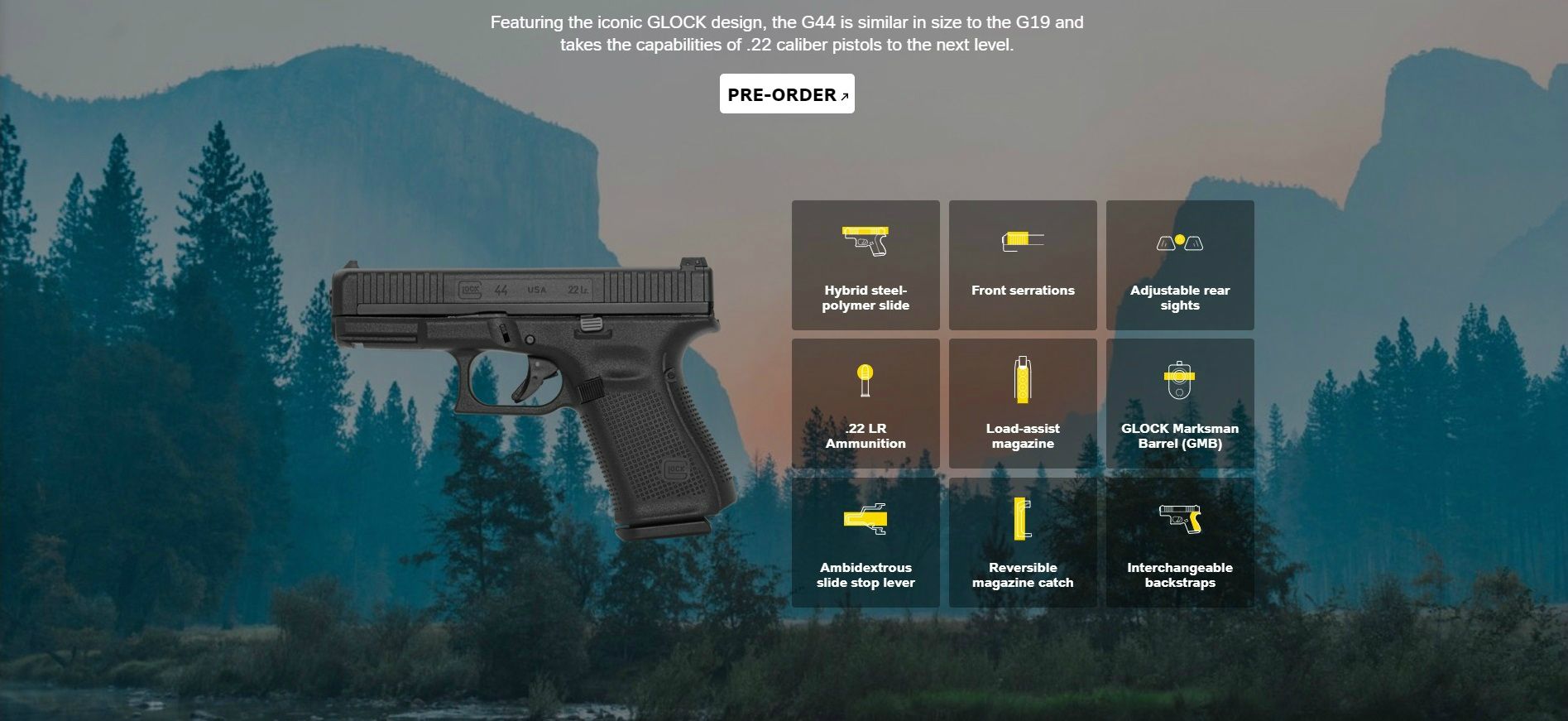Select the Hybrid steel-polymer slide tile

(x=866, y=265)
